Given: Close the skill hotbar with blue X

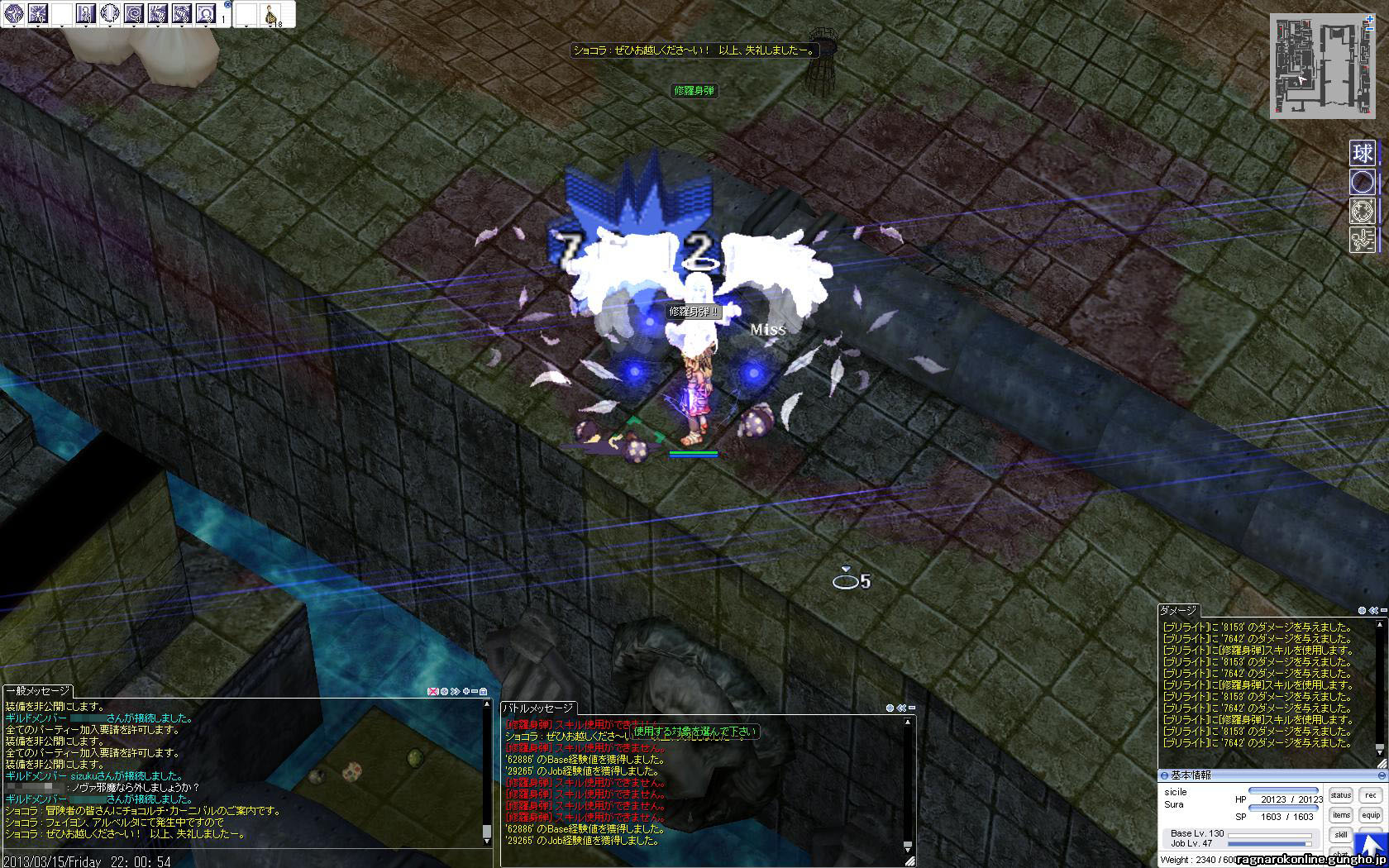Looking at the screenshot, I should tap(227, 4).
